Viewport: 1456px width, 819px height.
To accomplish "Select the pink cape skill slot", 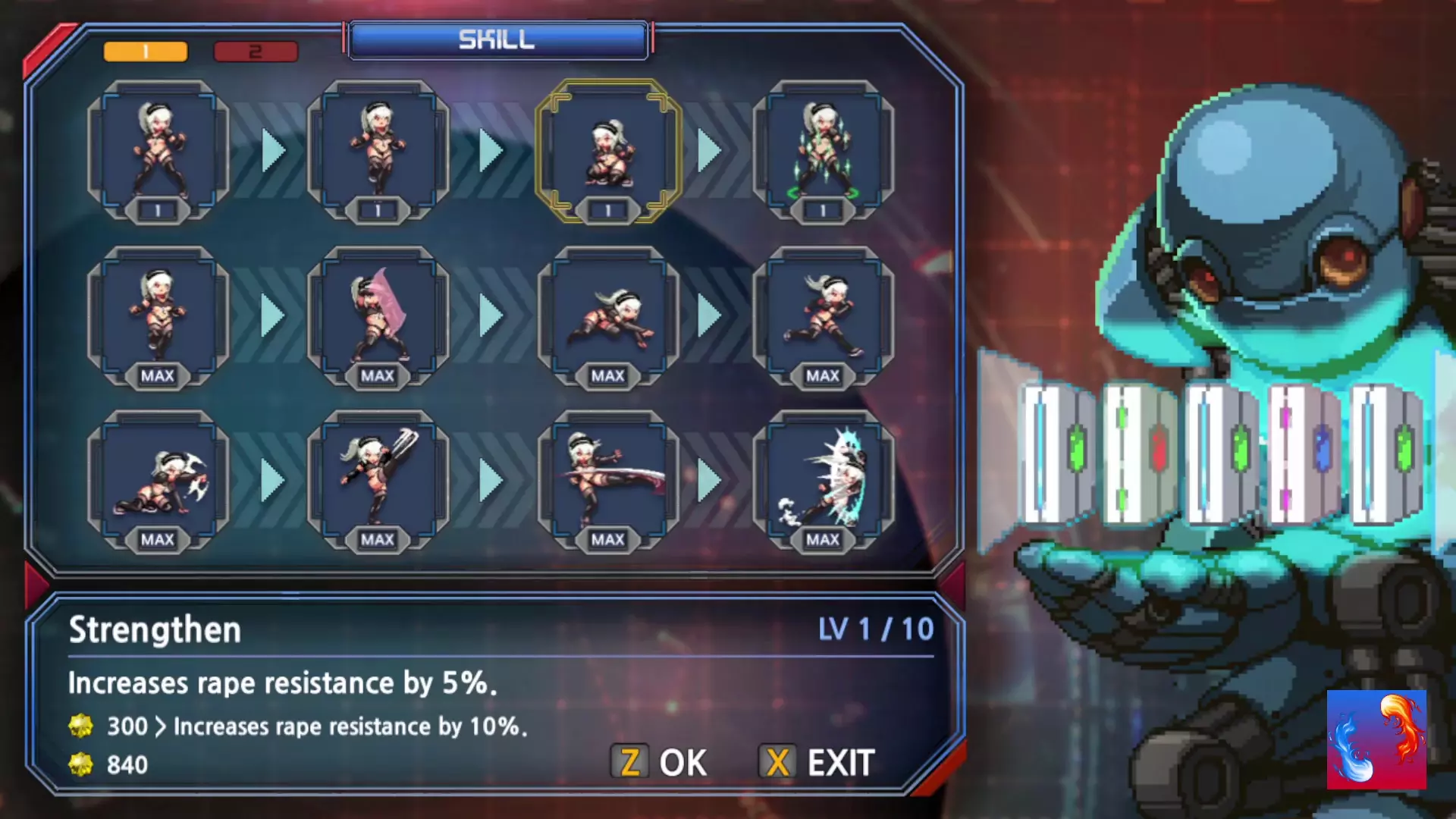I will coord(378,315).
